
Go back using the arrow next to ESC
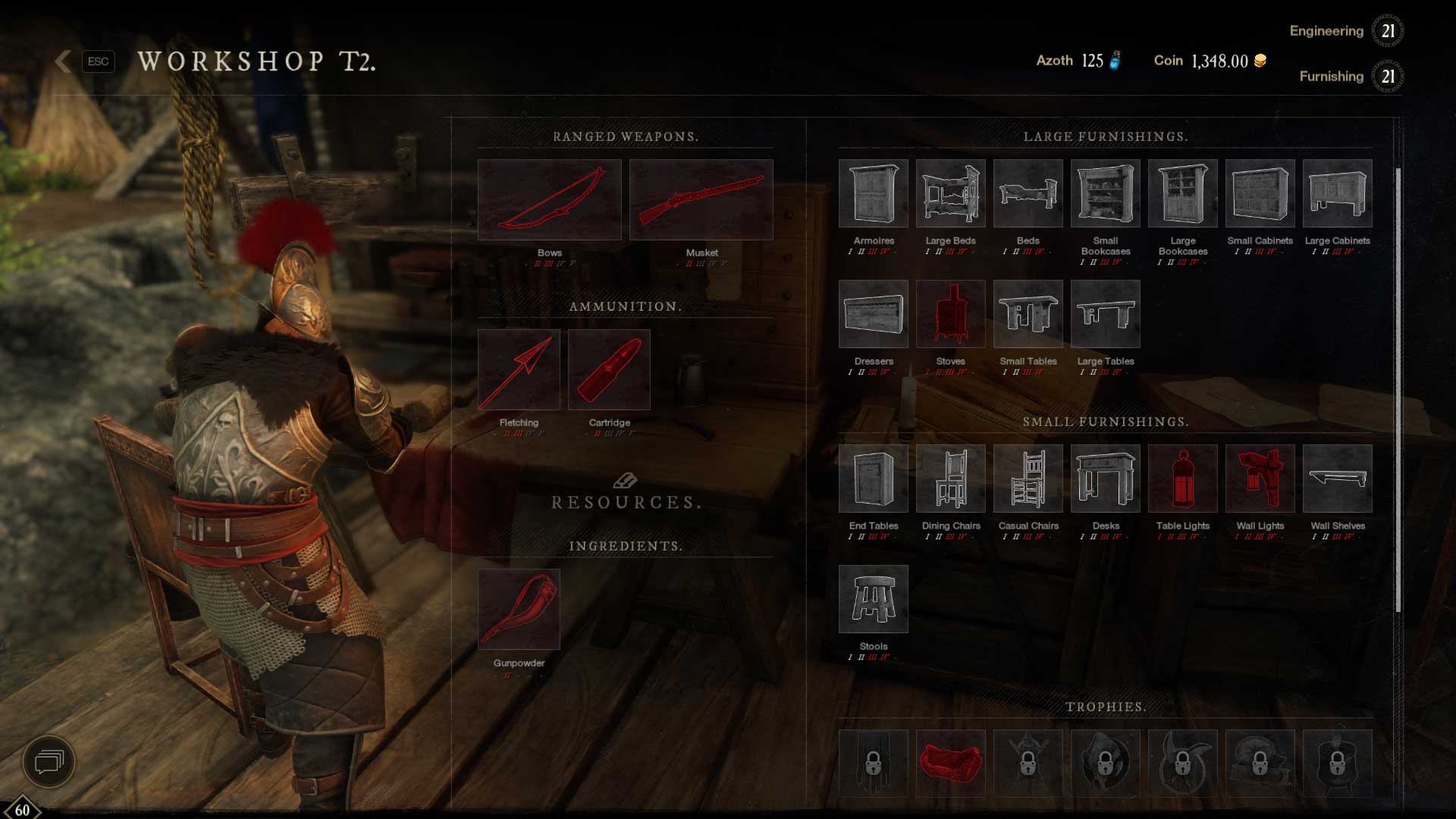click(x=64, y=61)
